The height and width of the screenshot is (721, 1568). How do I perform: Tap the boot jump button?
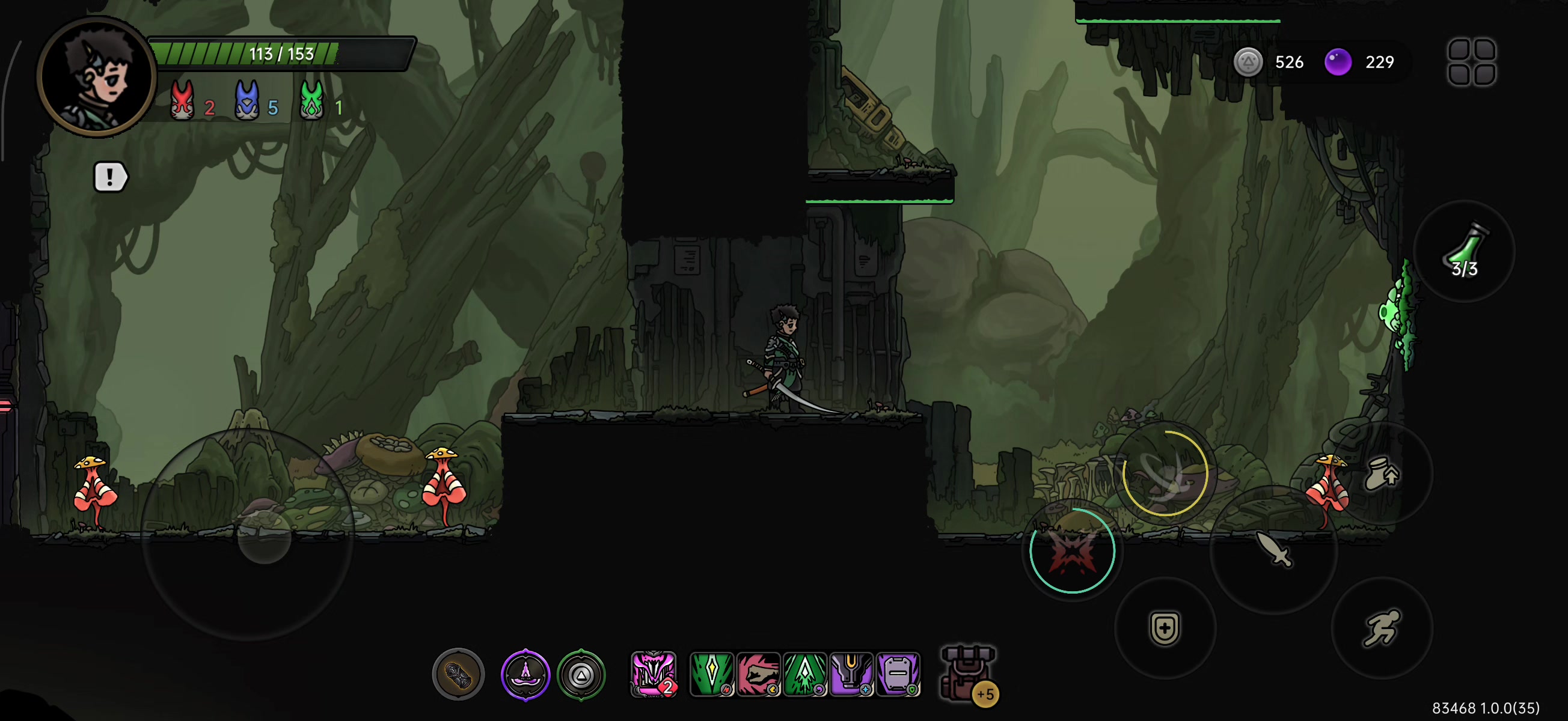pyautogui.click(x=1381, y=473)
